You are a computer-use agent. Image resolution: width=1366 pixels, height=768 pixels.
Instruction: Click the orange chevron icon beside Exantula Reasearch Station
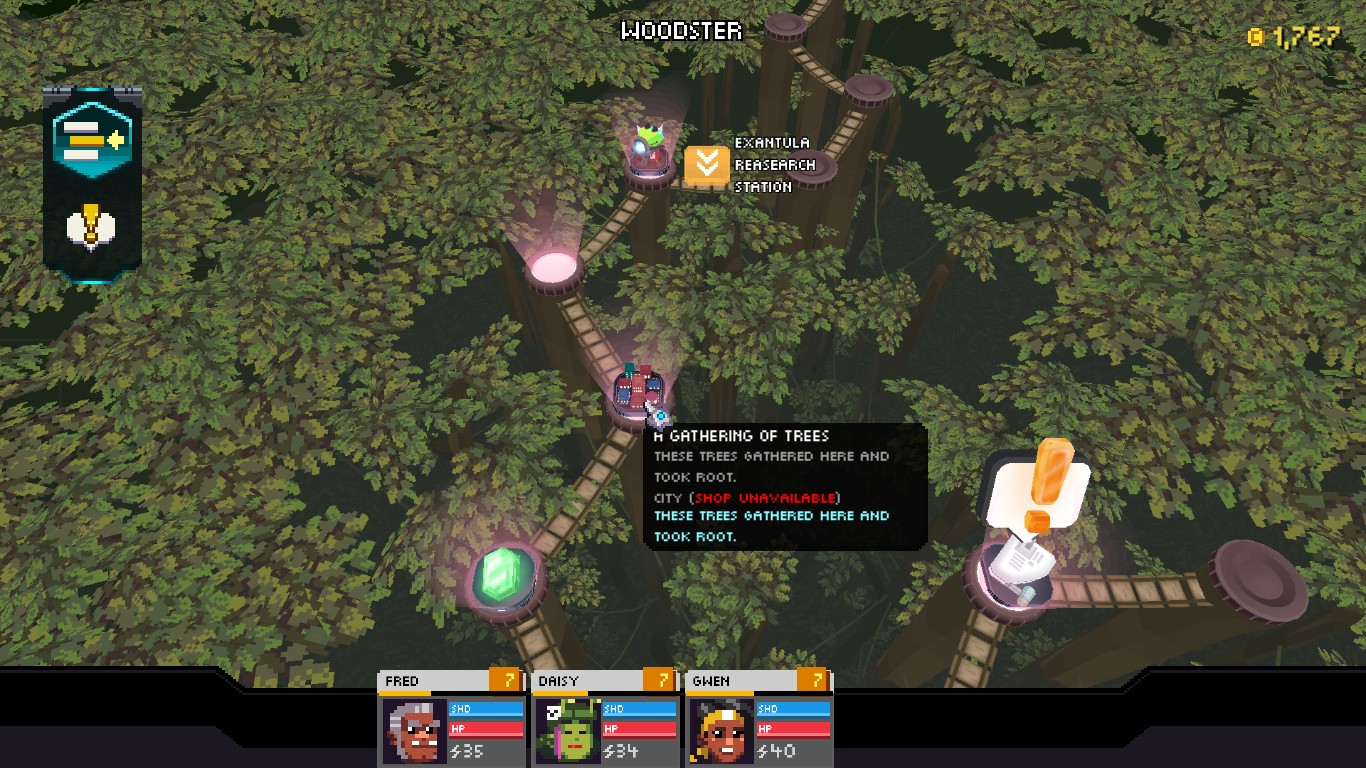click(706, 164)
